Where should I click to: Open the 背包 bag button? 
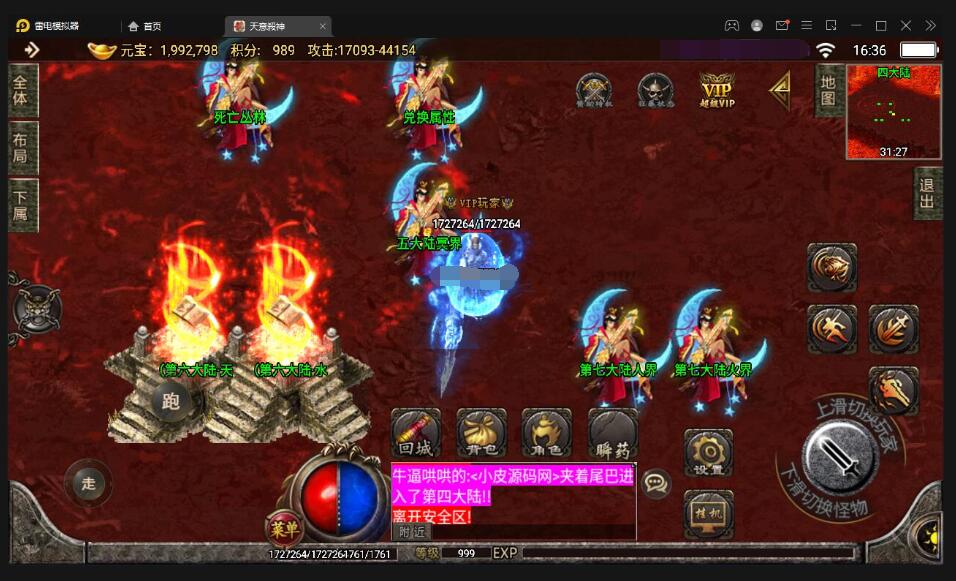tap(481, 434)
